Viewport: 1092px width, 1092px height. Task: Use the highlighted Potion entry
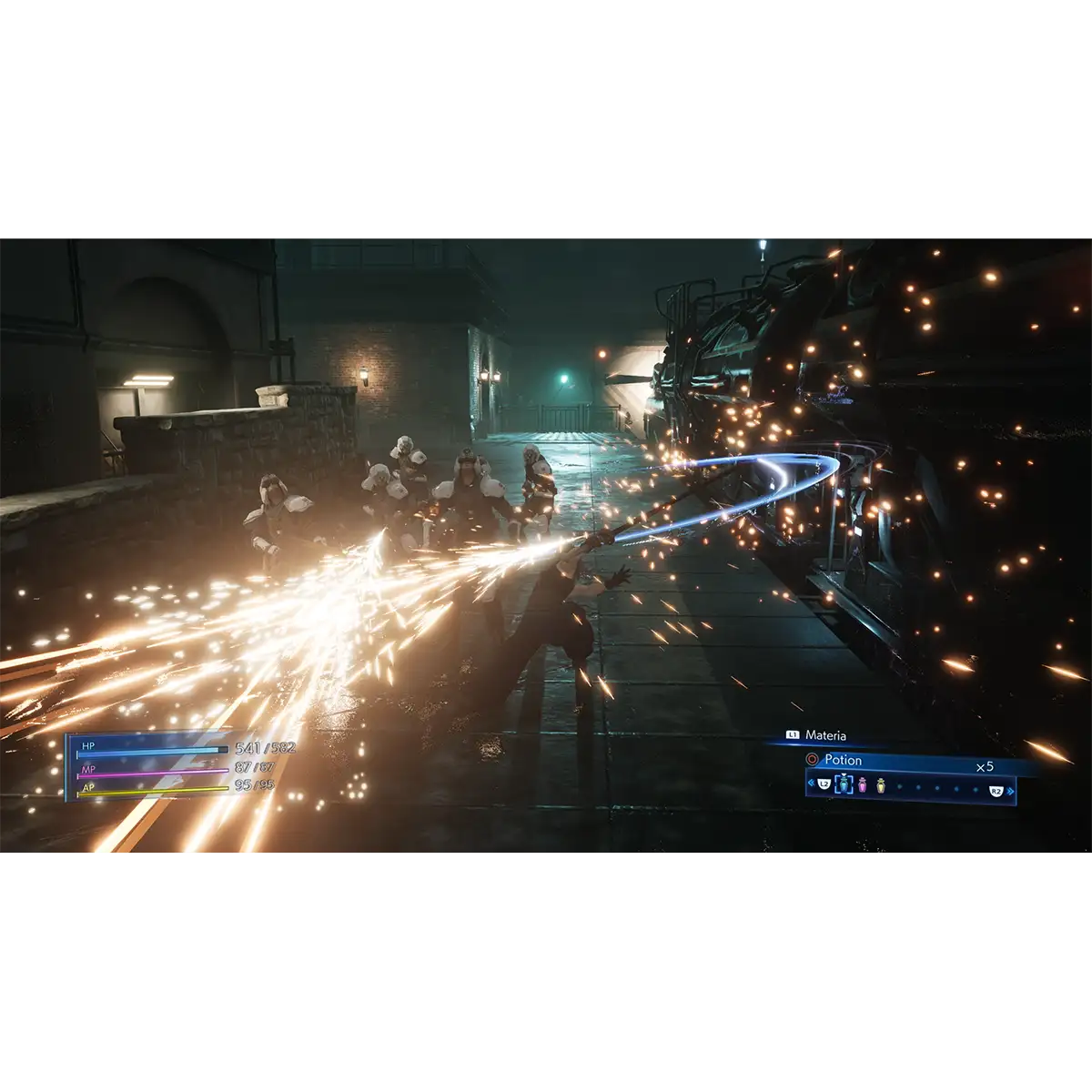pyautogui.click(x=843, y=760)
